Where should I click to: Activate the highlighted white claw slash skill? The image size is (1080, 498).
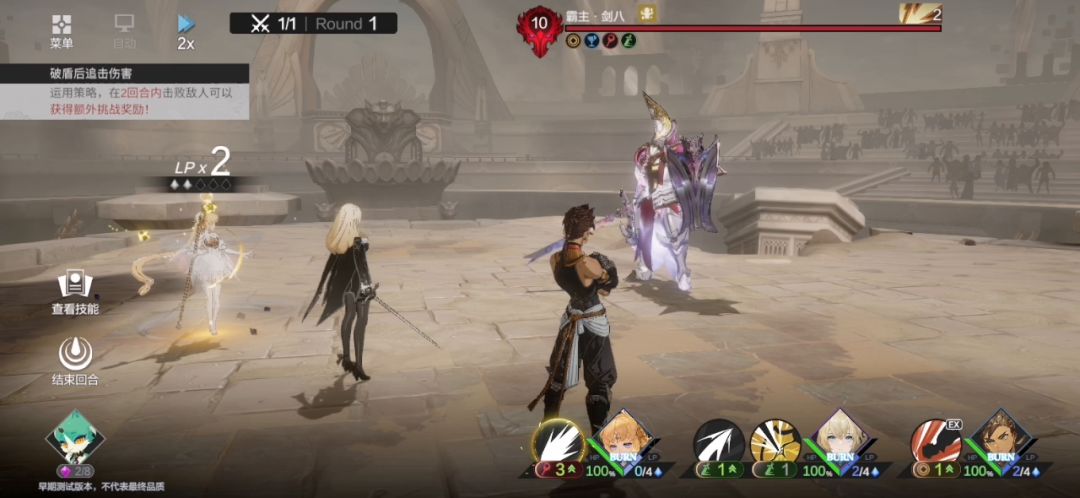click(558, 440)
